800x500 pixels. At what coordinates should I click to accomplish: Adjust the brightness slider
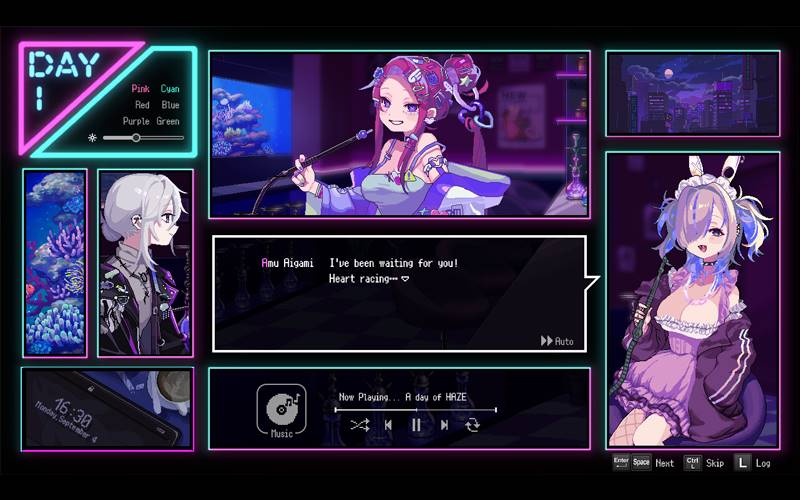(x=136, y=138)
